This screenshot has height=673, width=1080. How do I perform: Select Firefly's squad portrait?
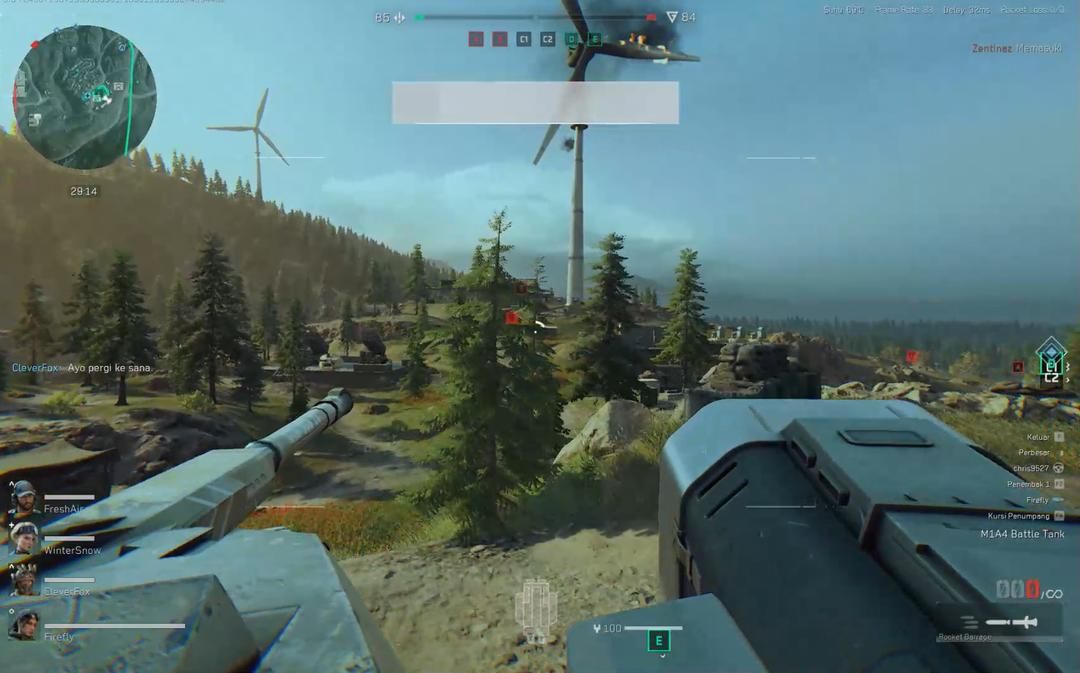[x=24, y=626]
